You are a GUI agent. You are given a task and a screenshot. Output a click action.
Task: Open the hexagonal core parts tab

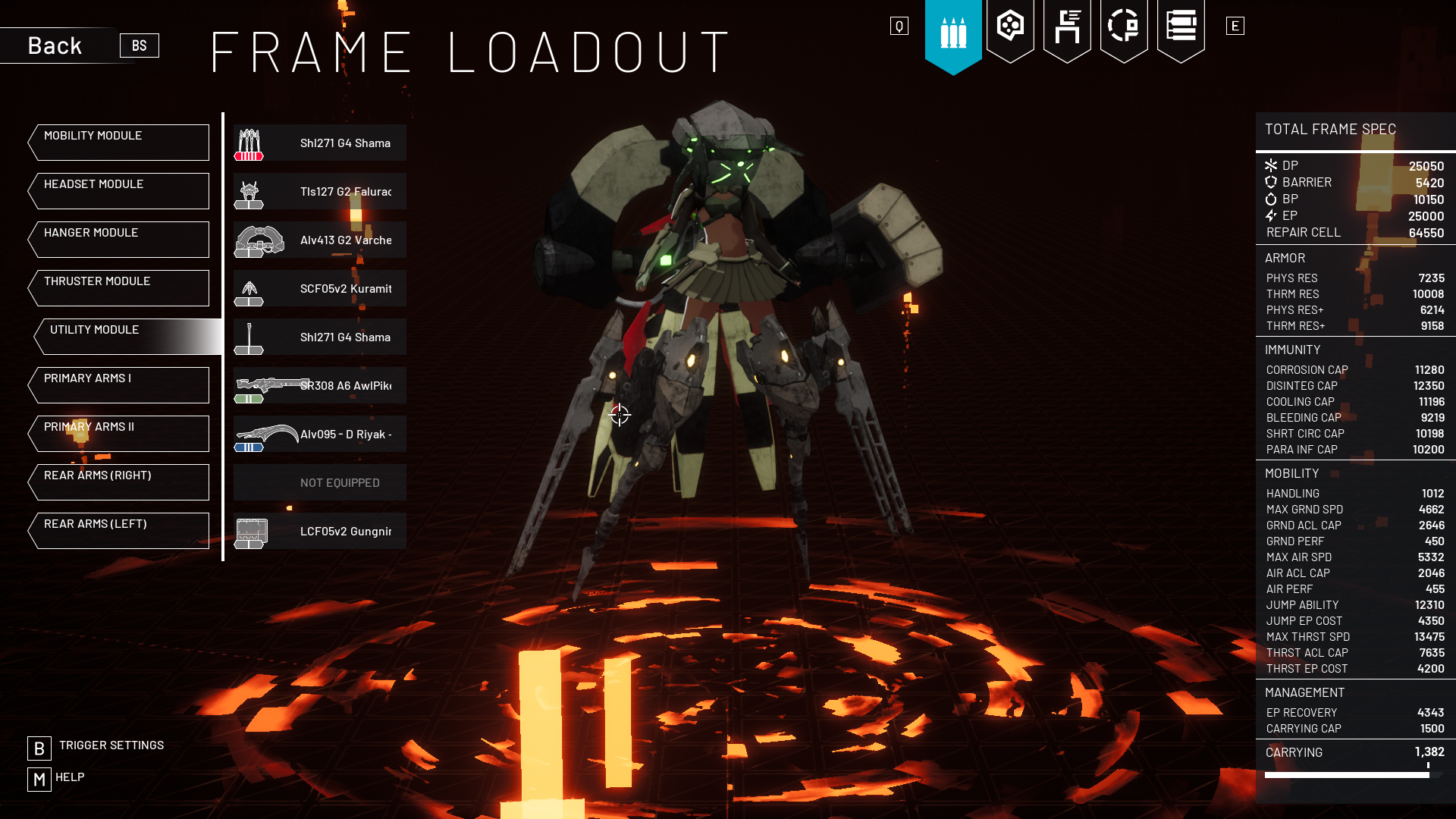point(1010,29)
